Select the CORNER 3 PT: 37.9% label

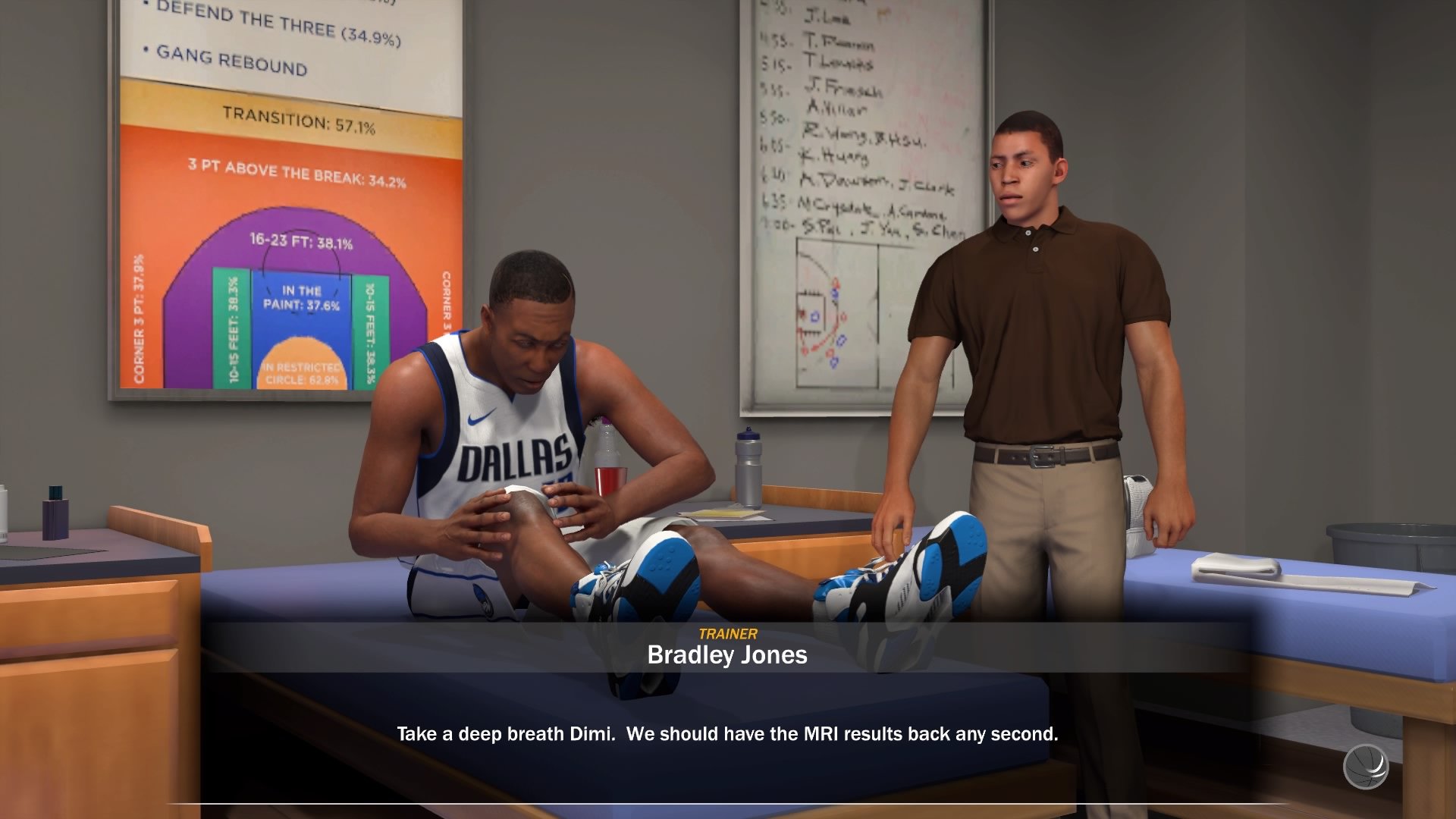[139, 317]
